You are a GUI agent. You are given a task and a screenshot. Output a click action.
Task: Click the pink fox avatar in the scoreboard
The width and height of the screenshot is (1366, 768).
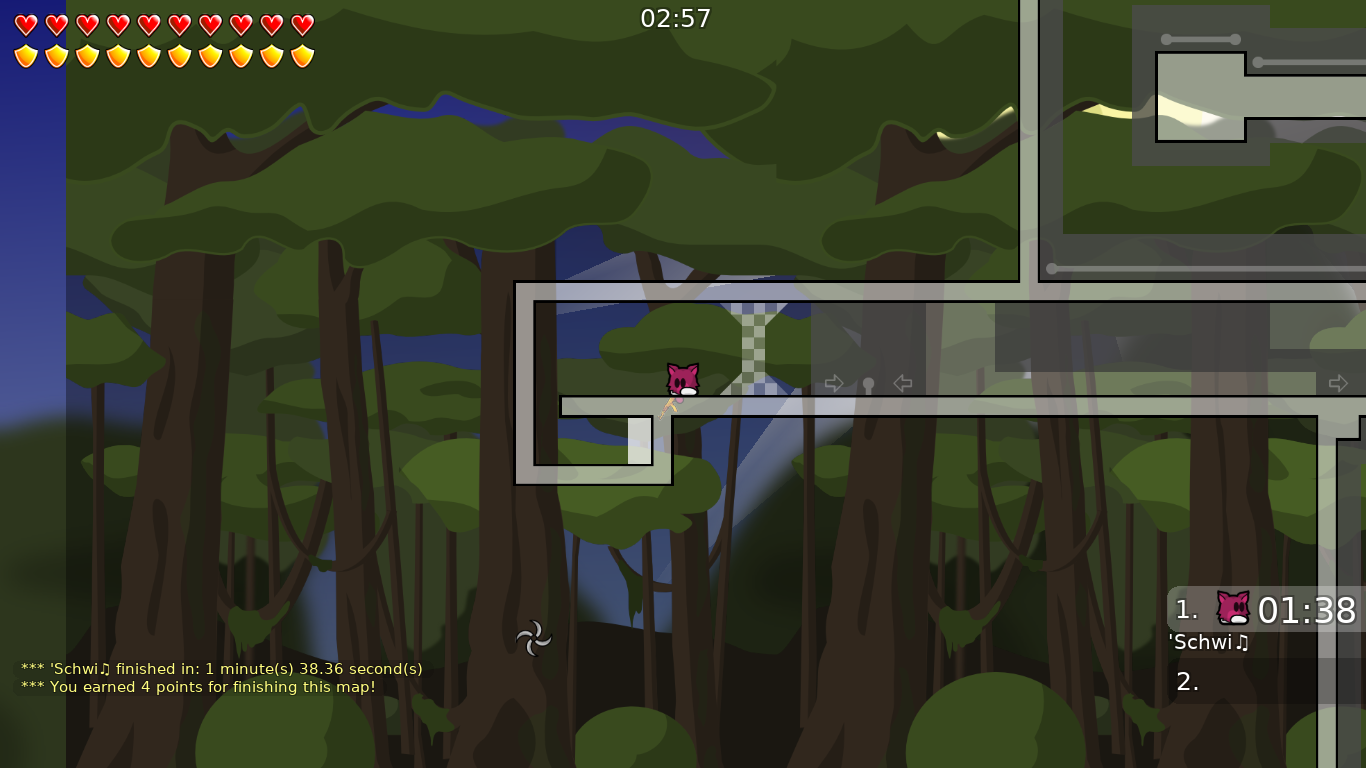click(x=1233, y=606)
